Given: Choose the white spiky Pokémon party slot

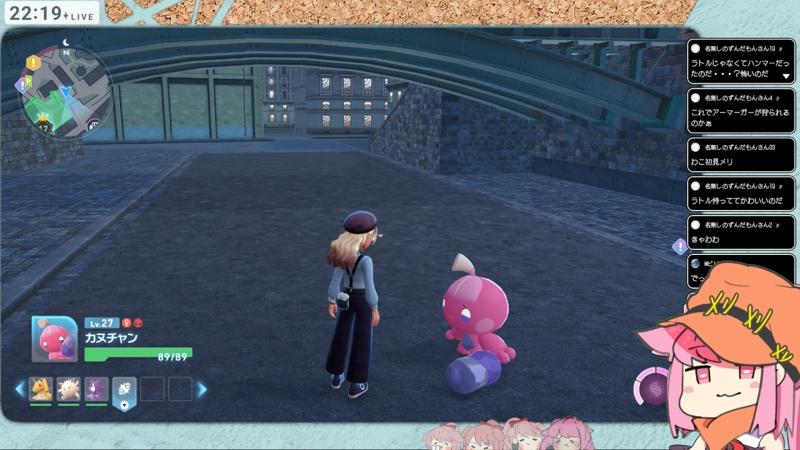Looking at the screenshot, I should pos(69,388).
